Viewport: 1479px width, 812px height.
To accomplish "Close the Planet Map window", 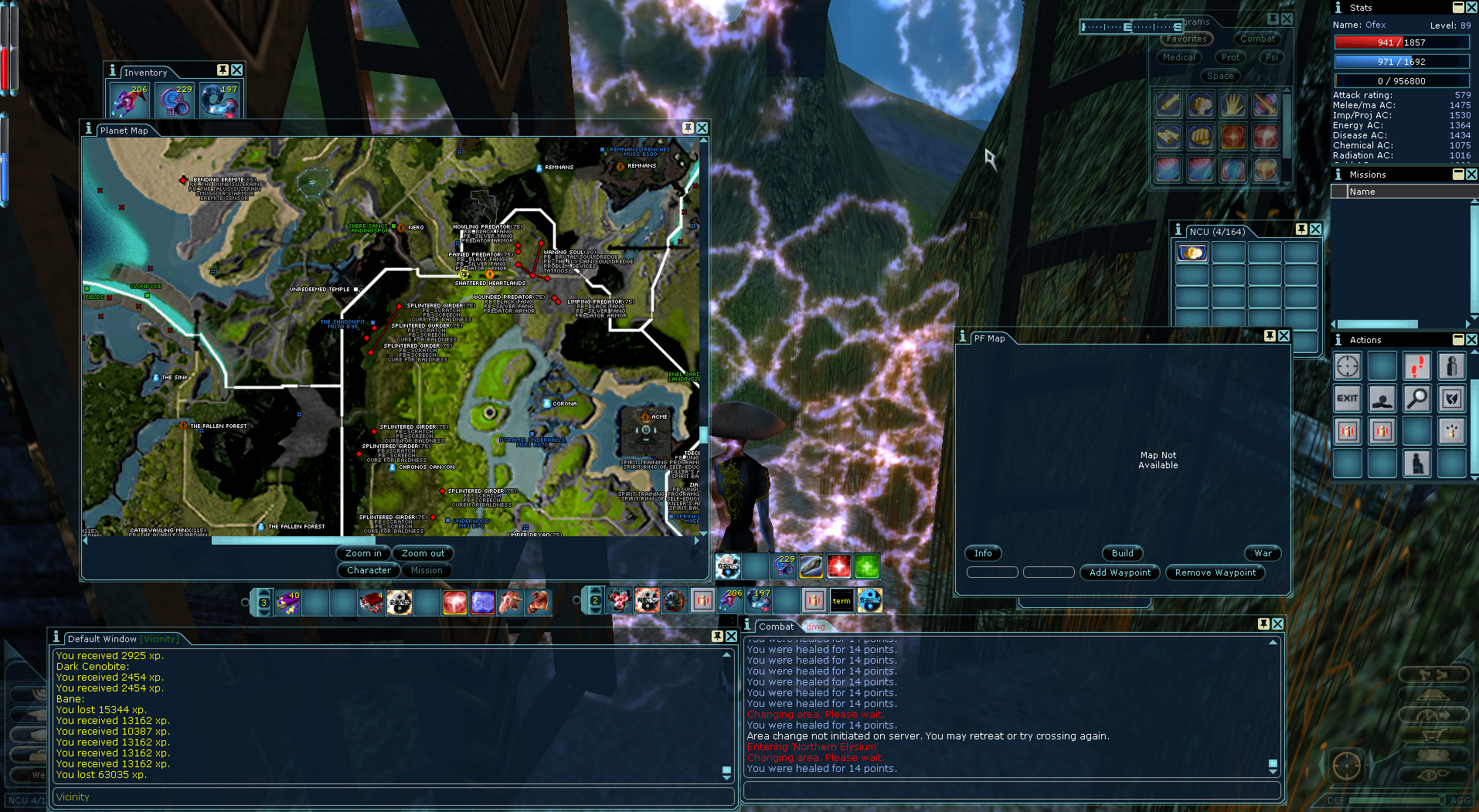I will [x=702, y=128].
